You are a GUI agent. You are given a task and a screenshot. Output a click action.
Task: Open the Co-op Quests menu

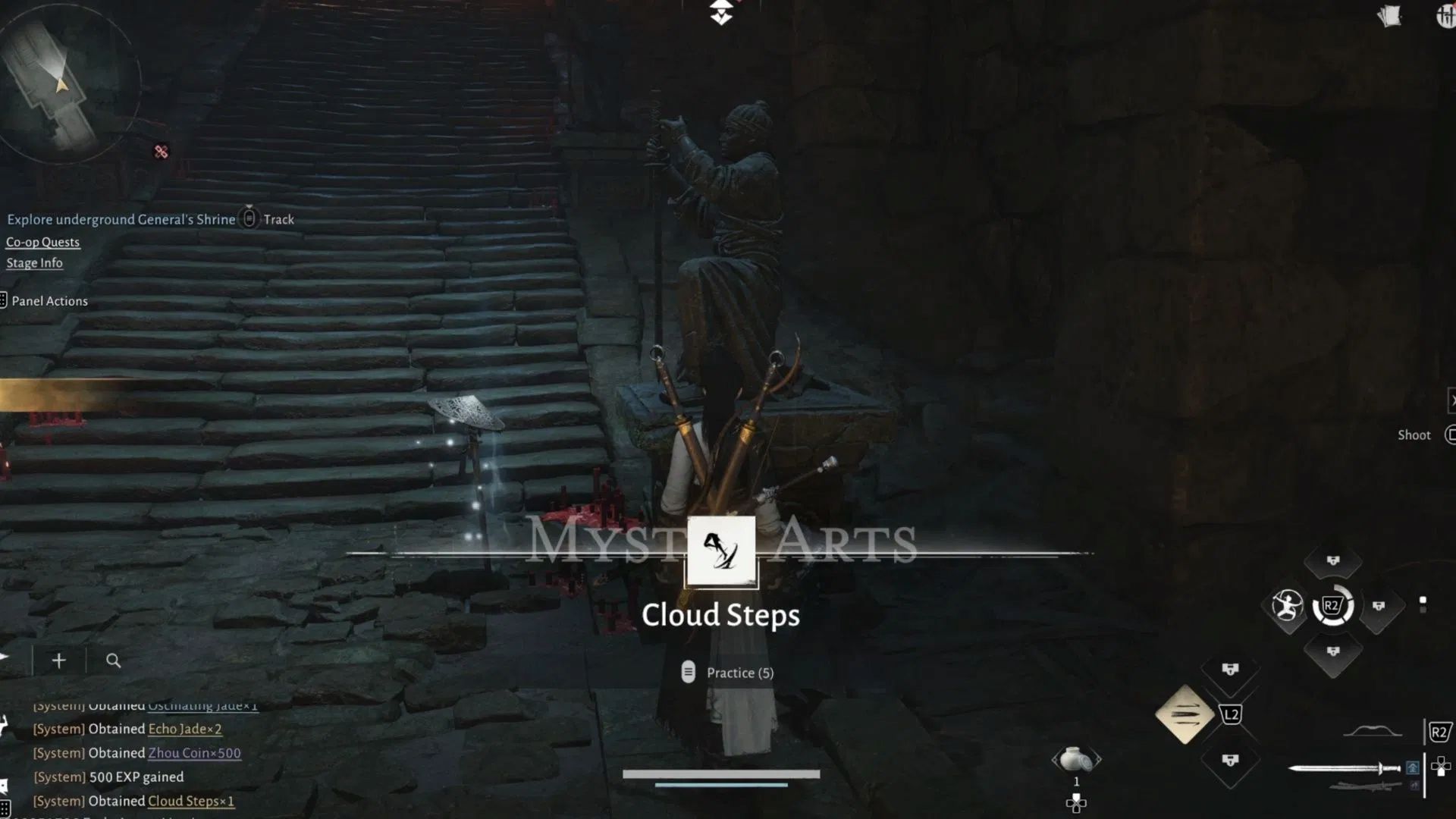tap(42, 242)
